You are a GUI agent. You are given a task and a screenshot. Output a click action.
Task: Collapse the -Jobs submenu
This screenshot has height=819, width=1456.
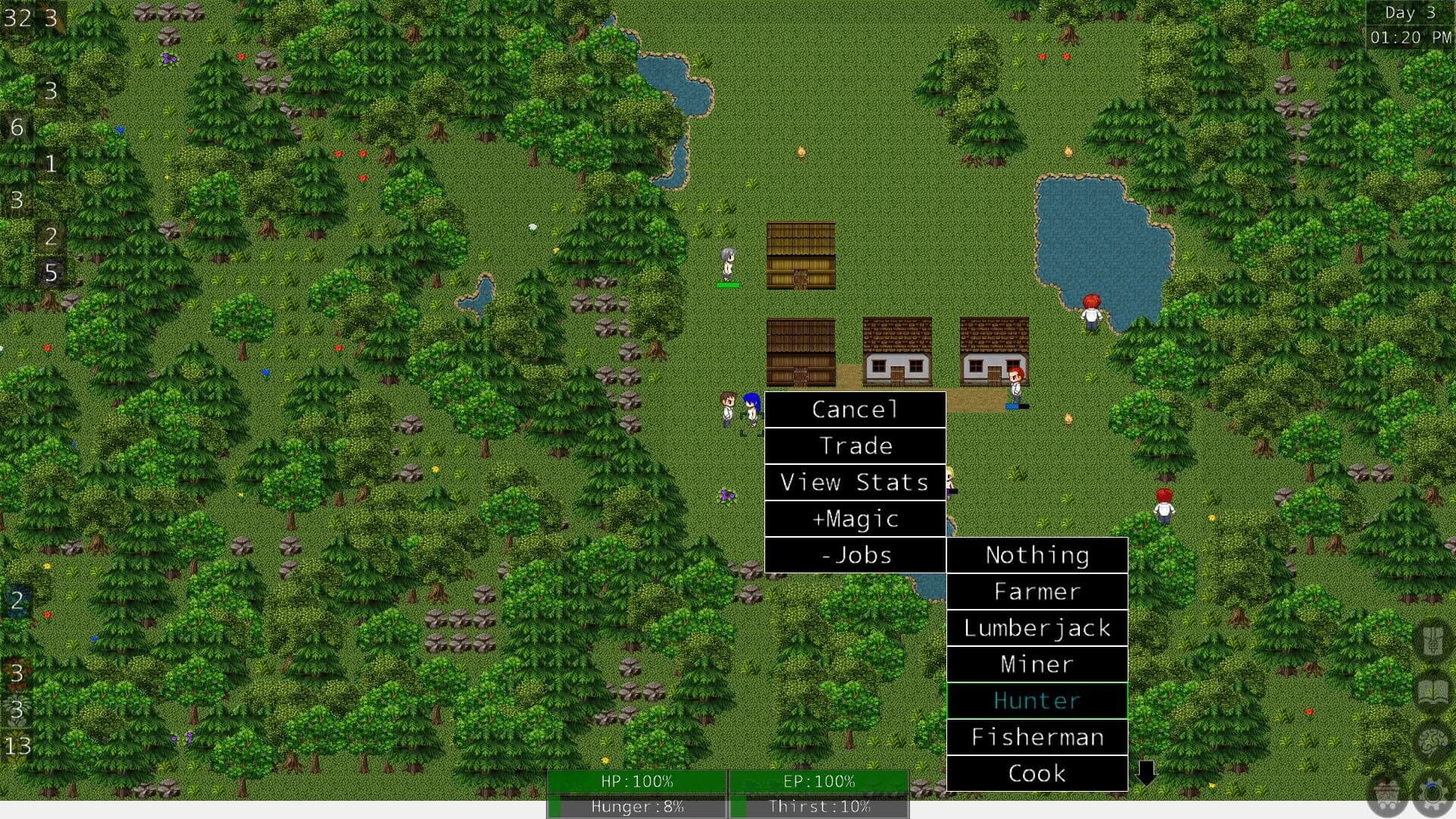pos(855,555)
